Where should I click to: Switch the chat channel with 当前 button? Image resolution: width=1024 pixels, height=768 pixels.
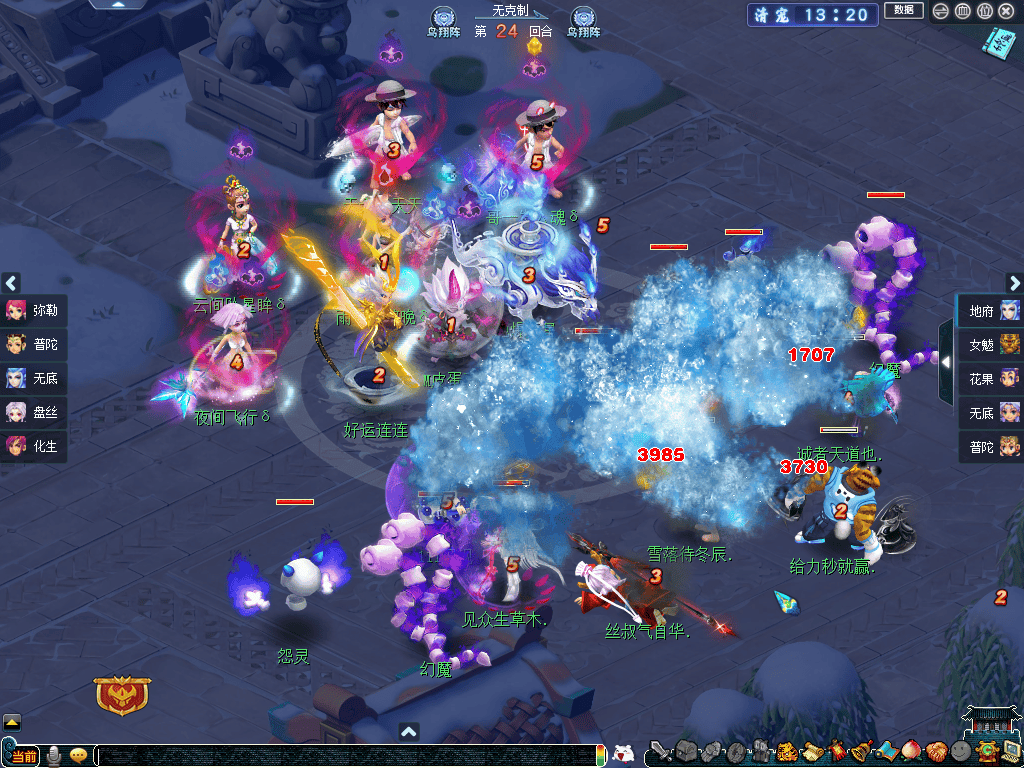tap(23, 756)
